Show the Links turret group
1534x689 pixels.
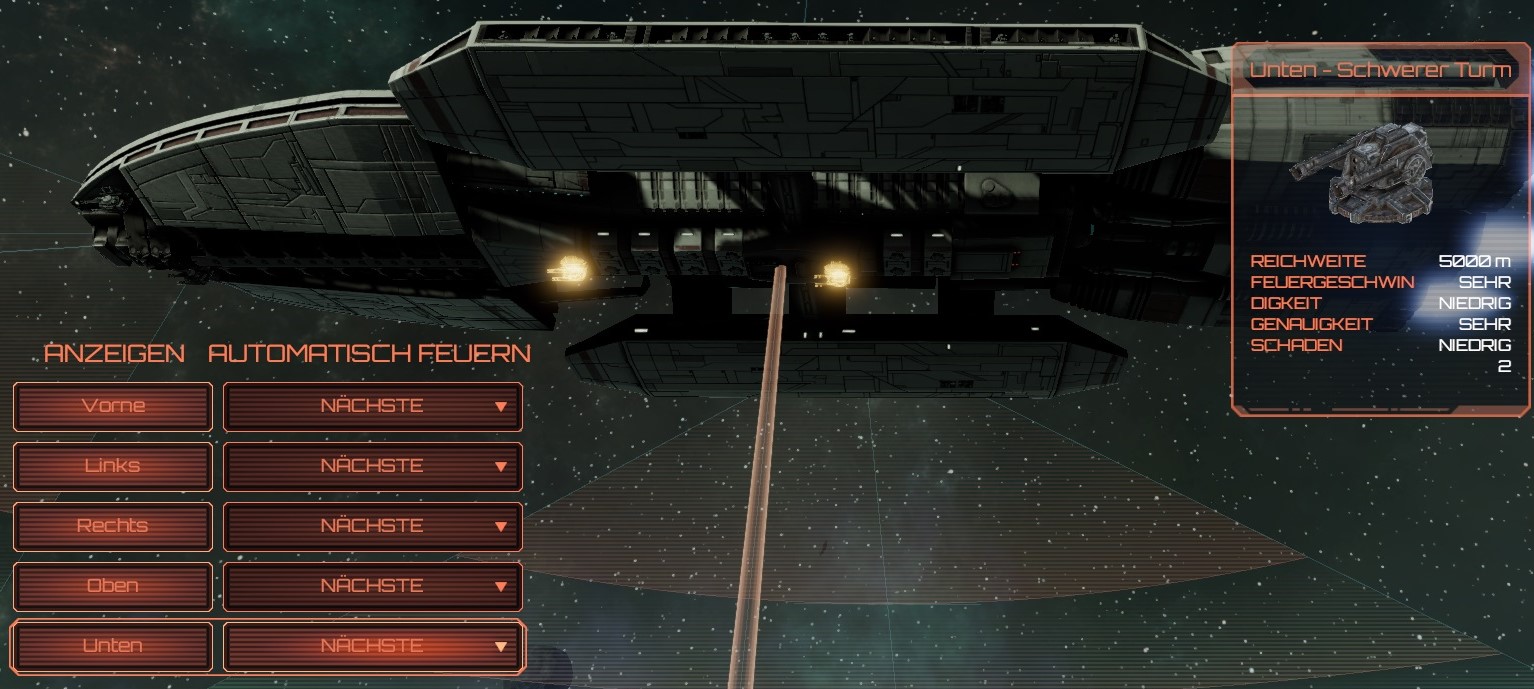[x=113, y=466]
